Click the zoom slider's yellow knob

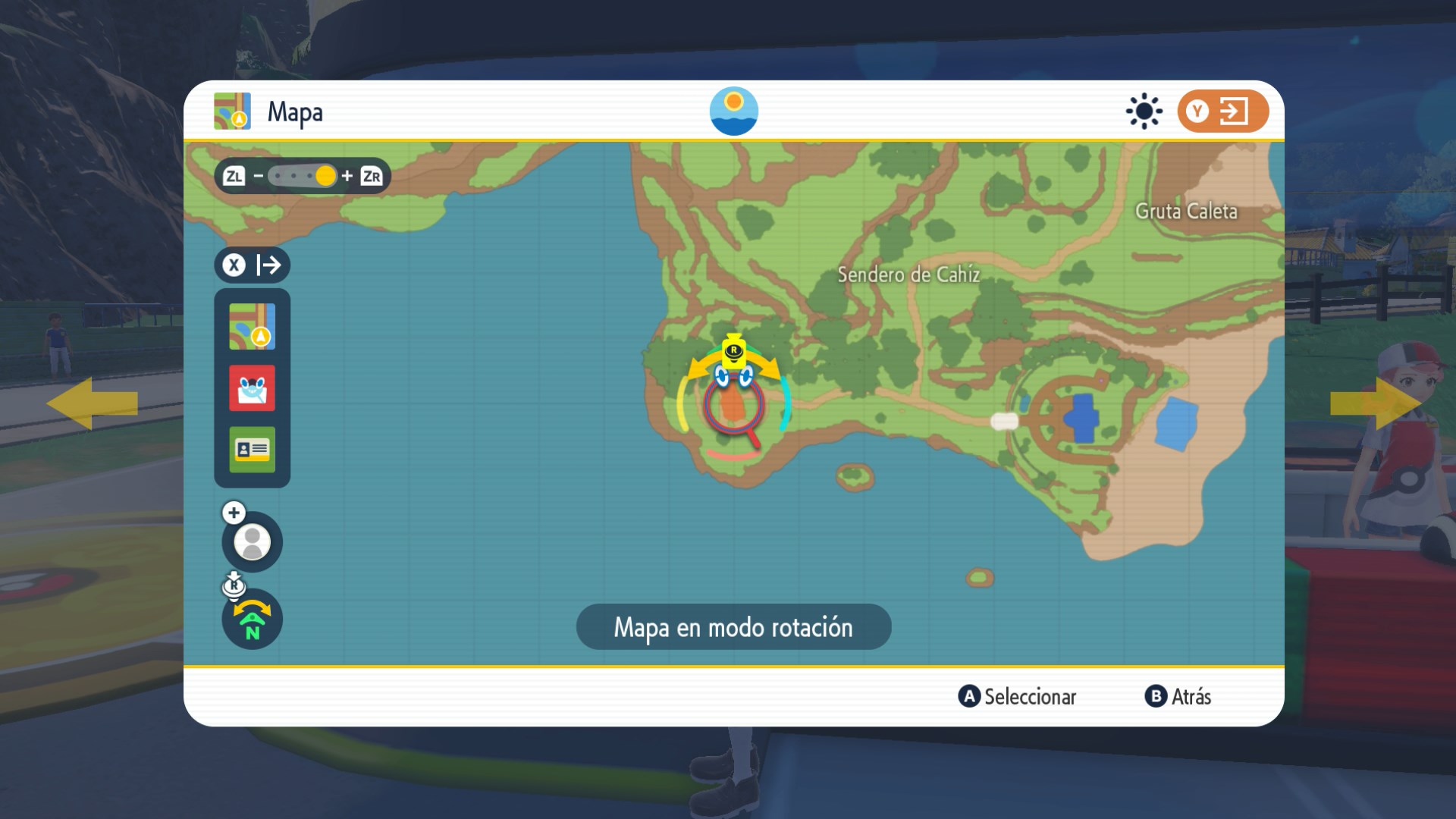pyautogui.click(x=325, y=176)
